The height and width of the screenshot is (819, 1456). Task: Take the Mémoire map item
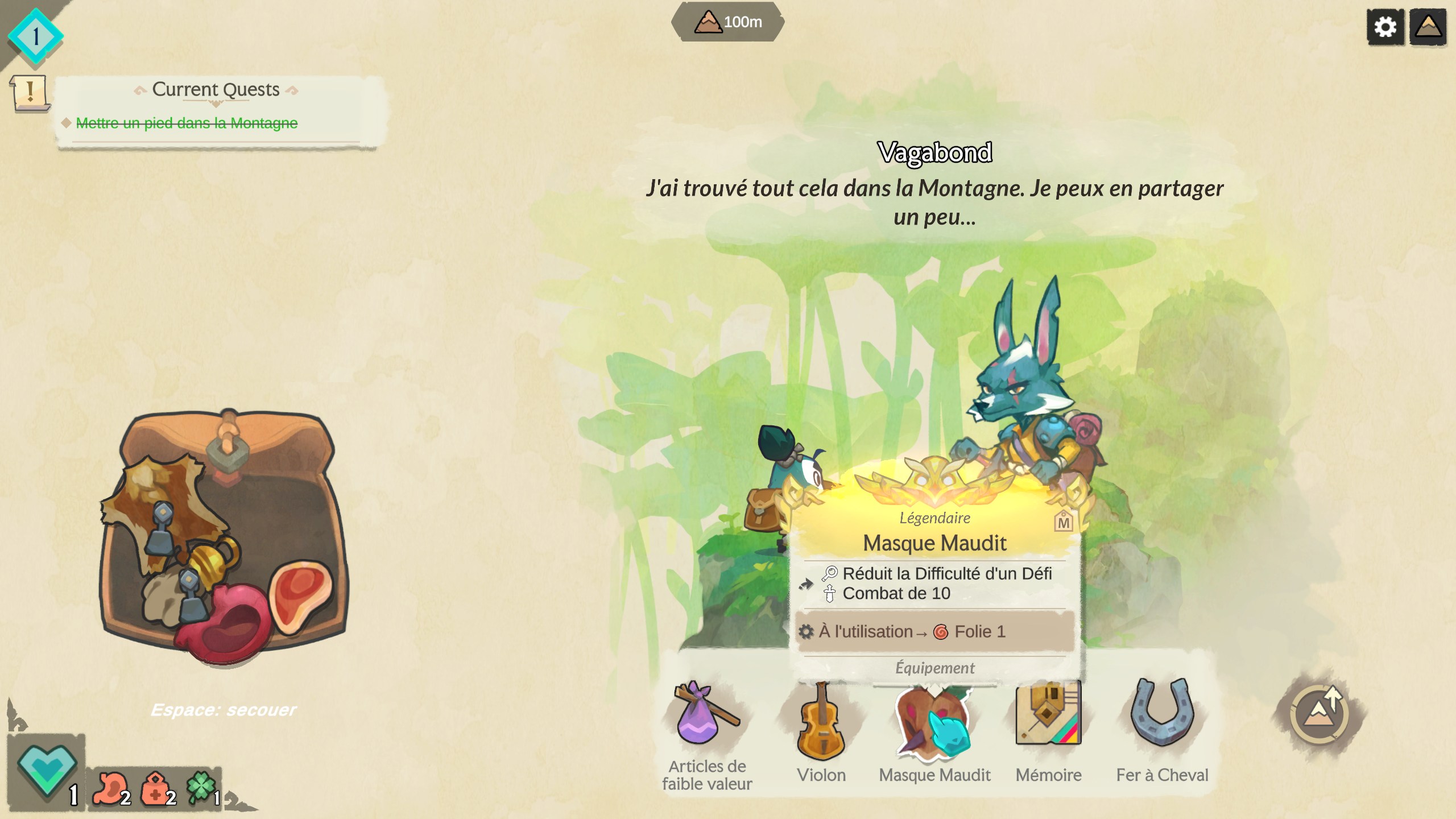pyautogui.click(x=1048, y=714)
